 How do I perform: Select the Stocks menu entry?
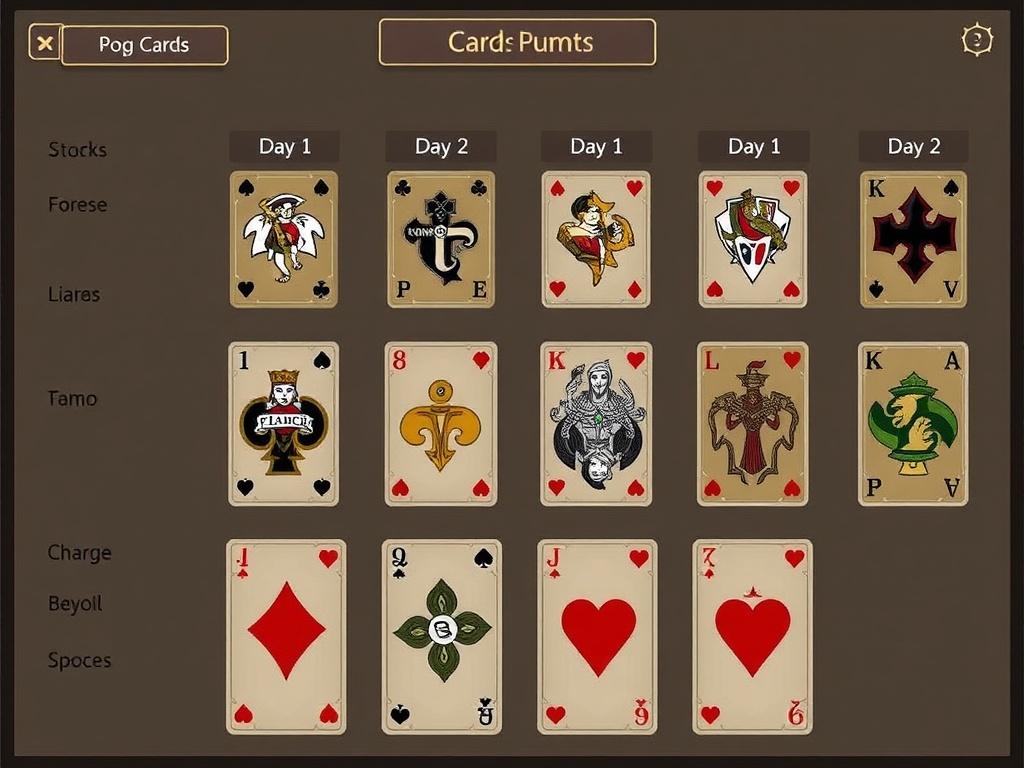[77, 150]
